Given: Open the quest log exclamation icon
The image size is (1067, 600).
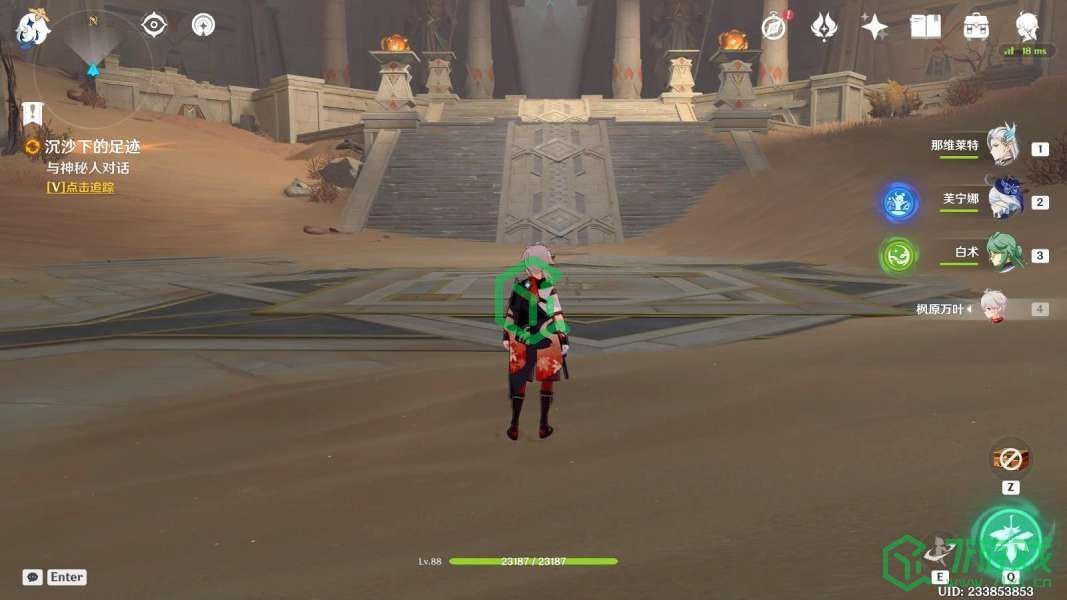Looking at the screenshot, I should tap(30, 113).
